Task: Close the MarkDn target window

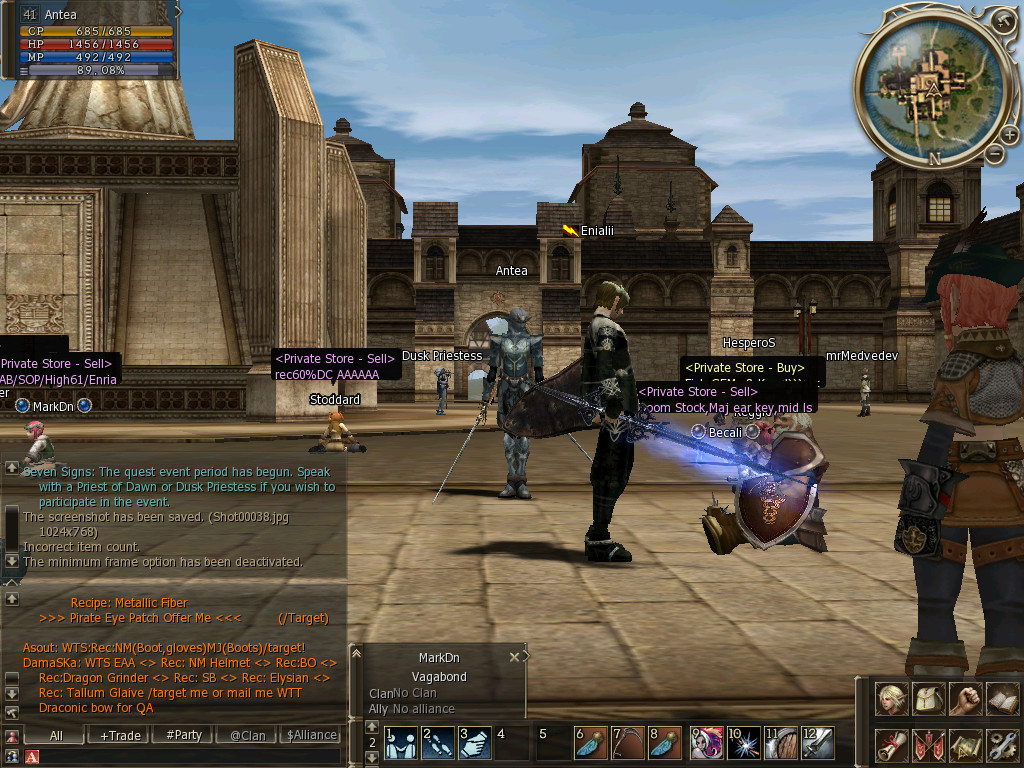Action: pyautogui.click(x=514, y=657)
